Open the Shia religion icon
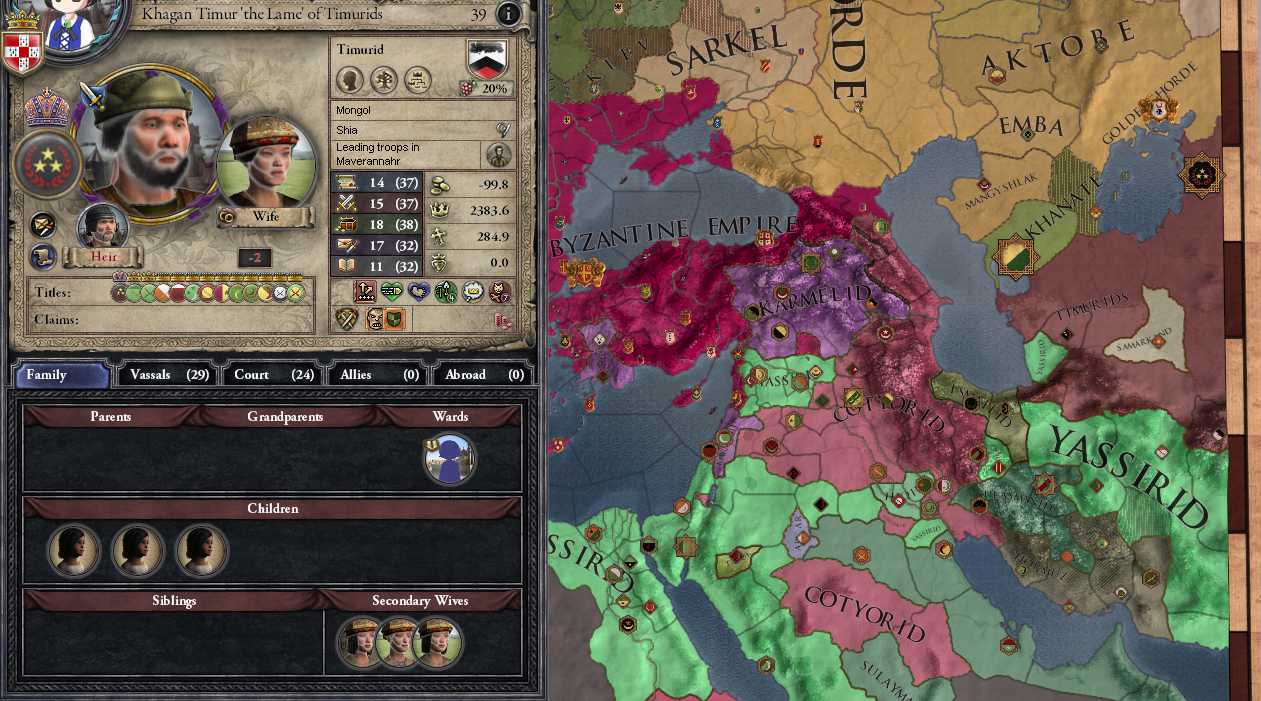The width and height of the screenshot is (1261, 701). (504, 130)
